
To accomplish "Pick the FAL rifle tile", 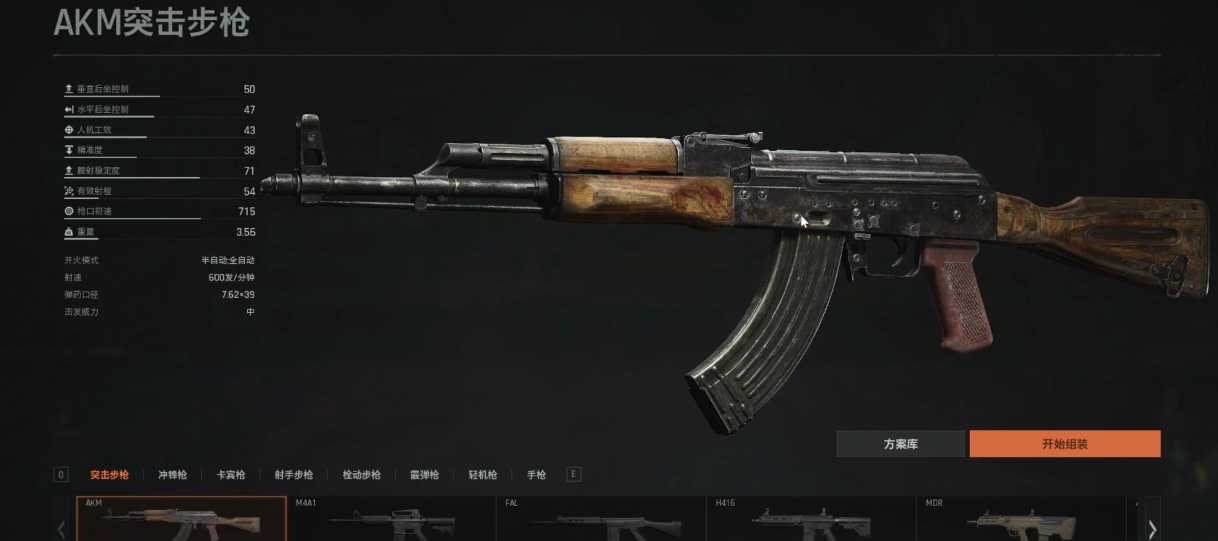I will 601,520.
